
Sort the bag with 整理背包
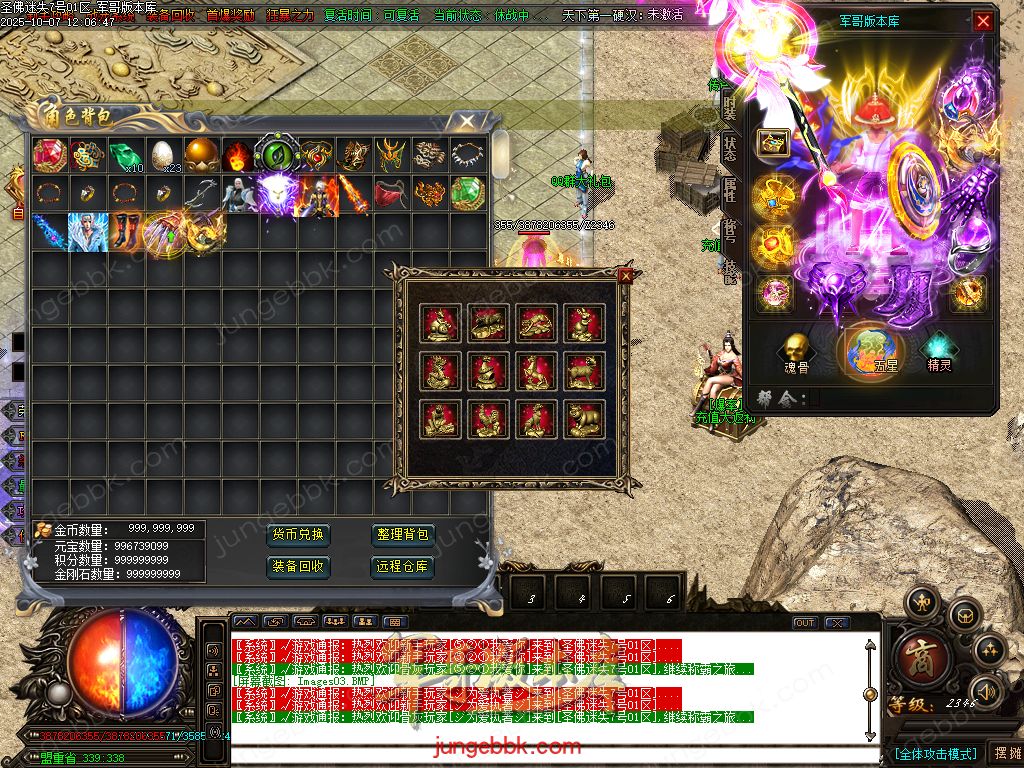click(x=402, y=535)
